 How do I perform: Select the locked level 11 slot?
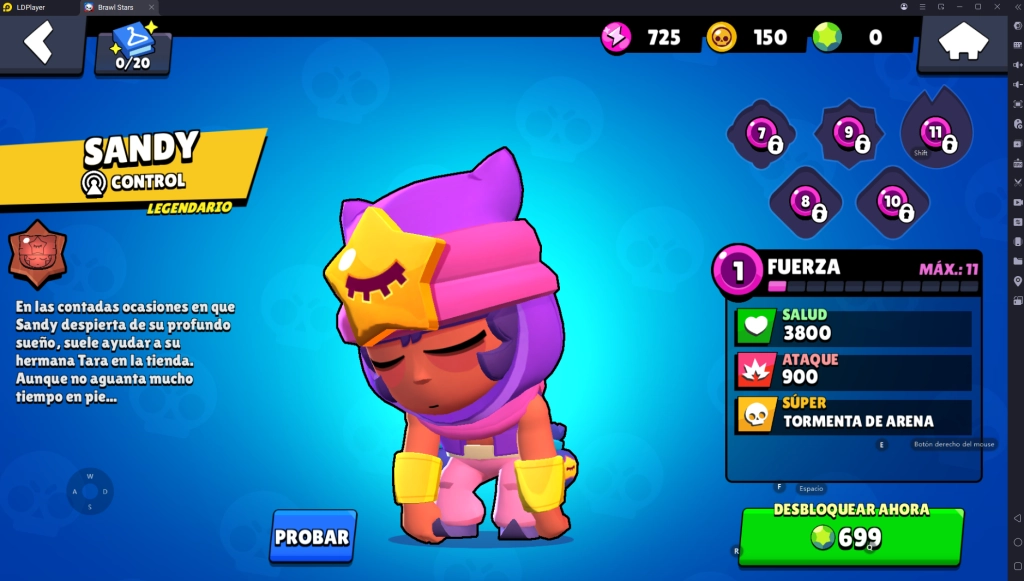pyautogui.click(x=936, y=133)
